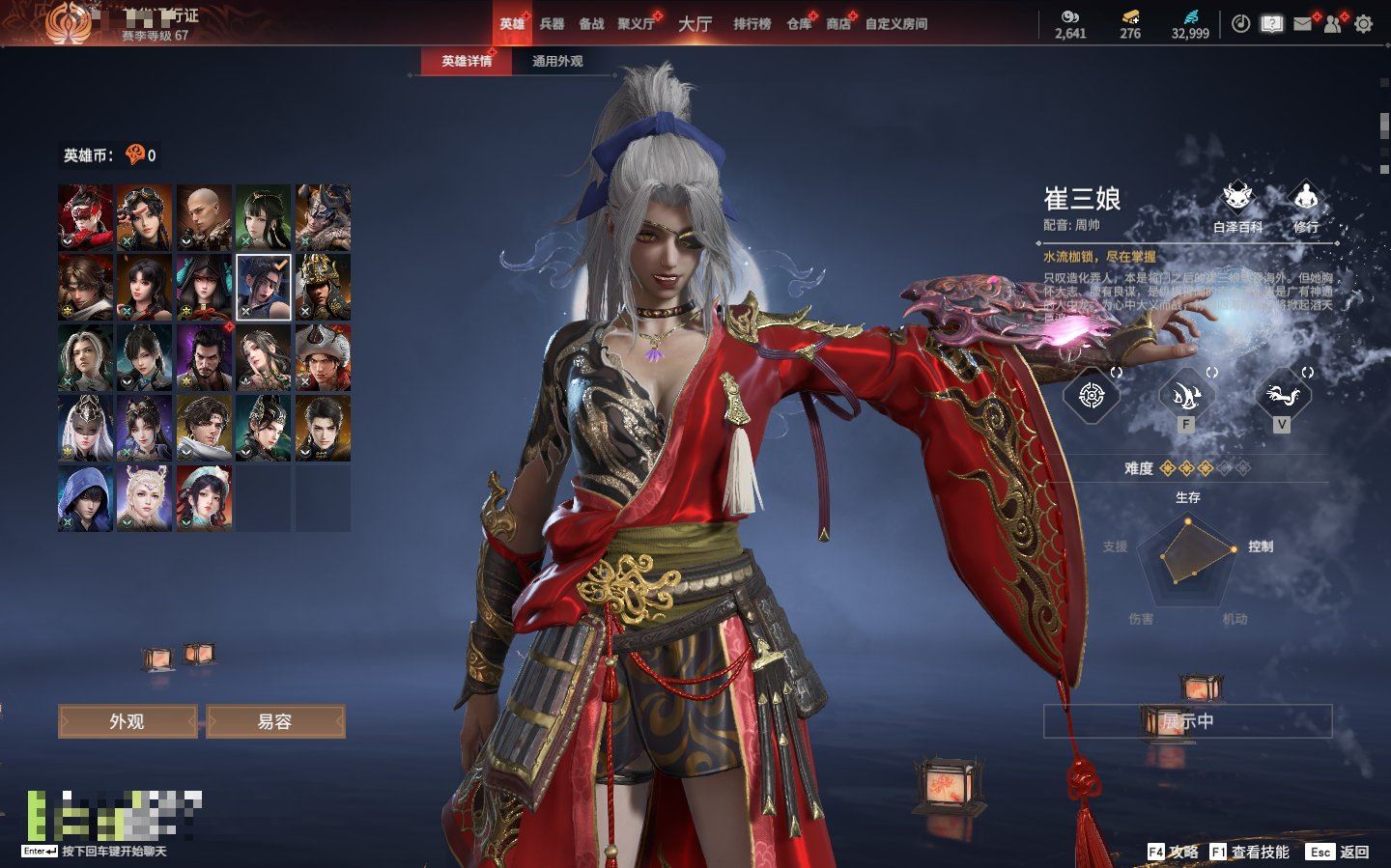Open the 修行 training icon
The width and height of the screenshot is (1391, 868).
[x=1306, y=206]
